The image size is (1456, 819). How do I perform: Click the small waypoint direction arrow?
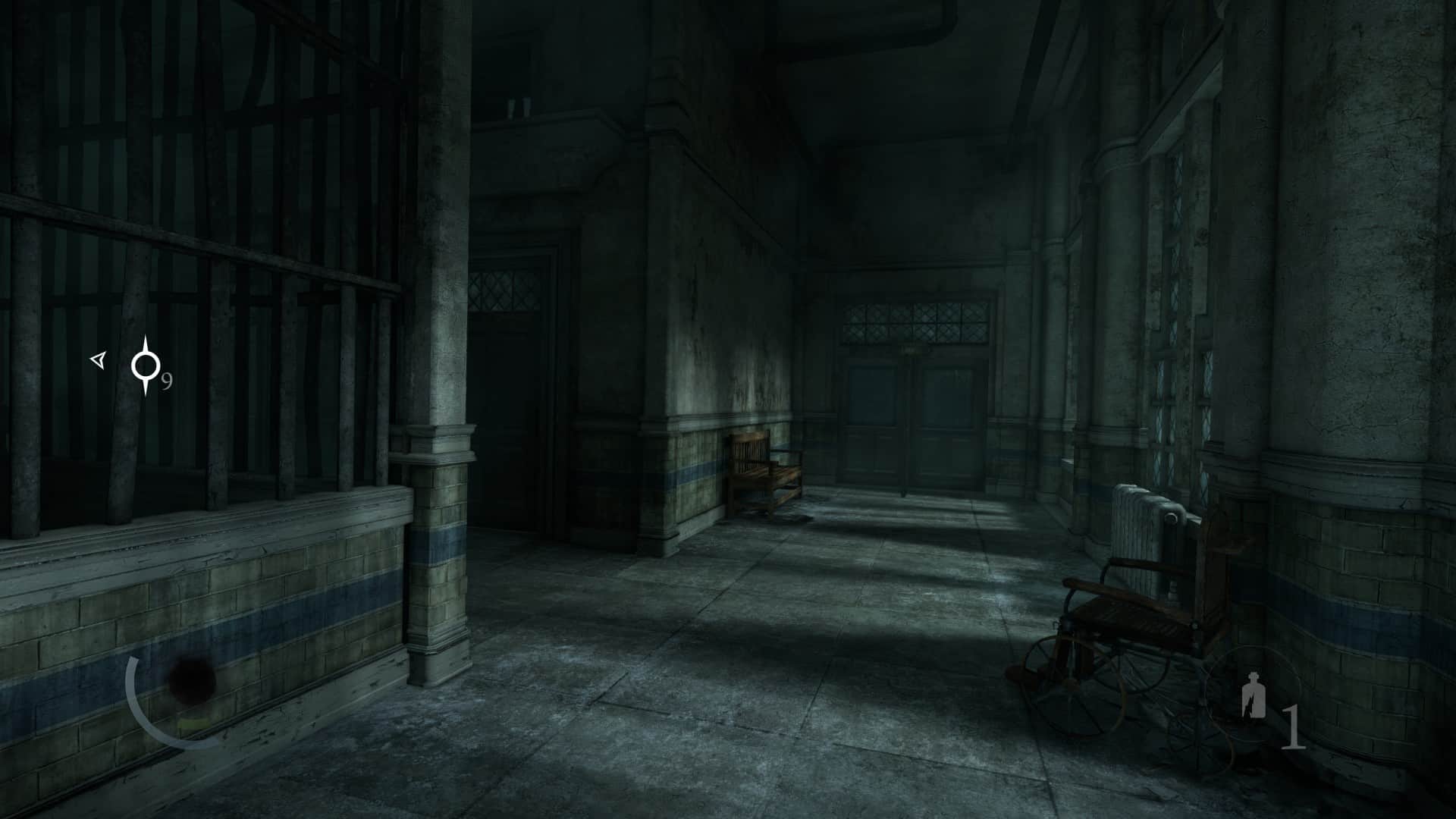point(98,360)
